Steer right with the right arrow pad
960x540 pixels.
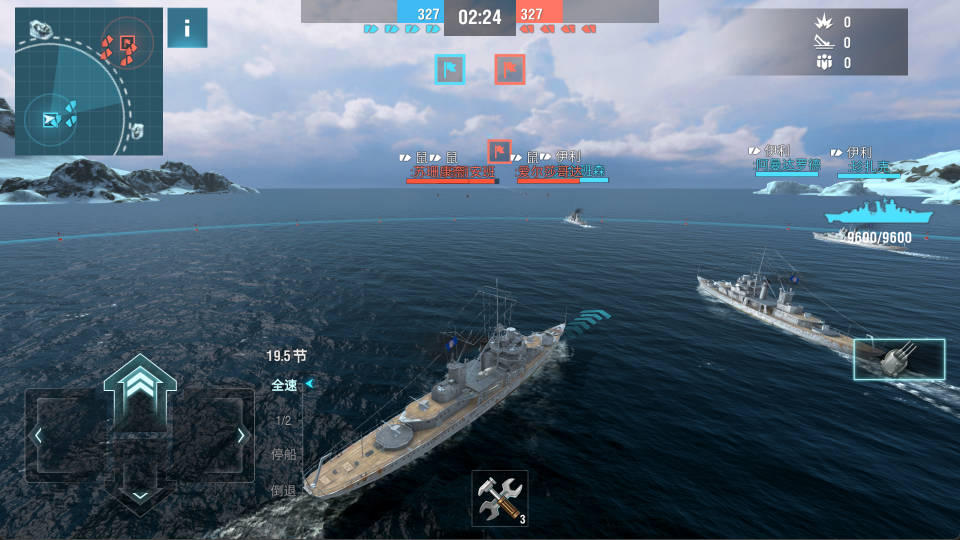(240, 436)
